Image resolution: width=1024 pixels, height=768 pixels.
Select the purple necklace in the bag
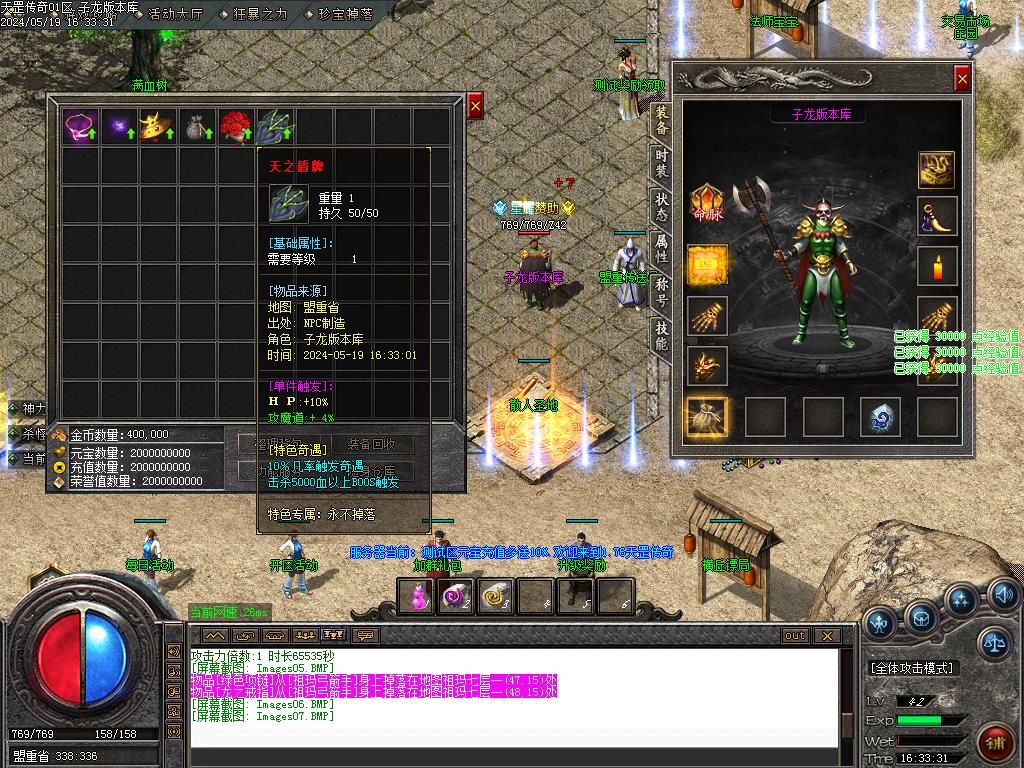(x=79, y=127)
